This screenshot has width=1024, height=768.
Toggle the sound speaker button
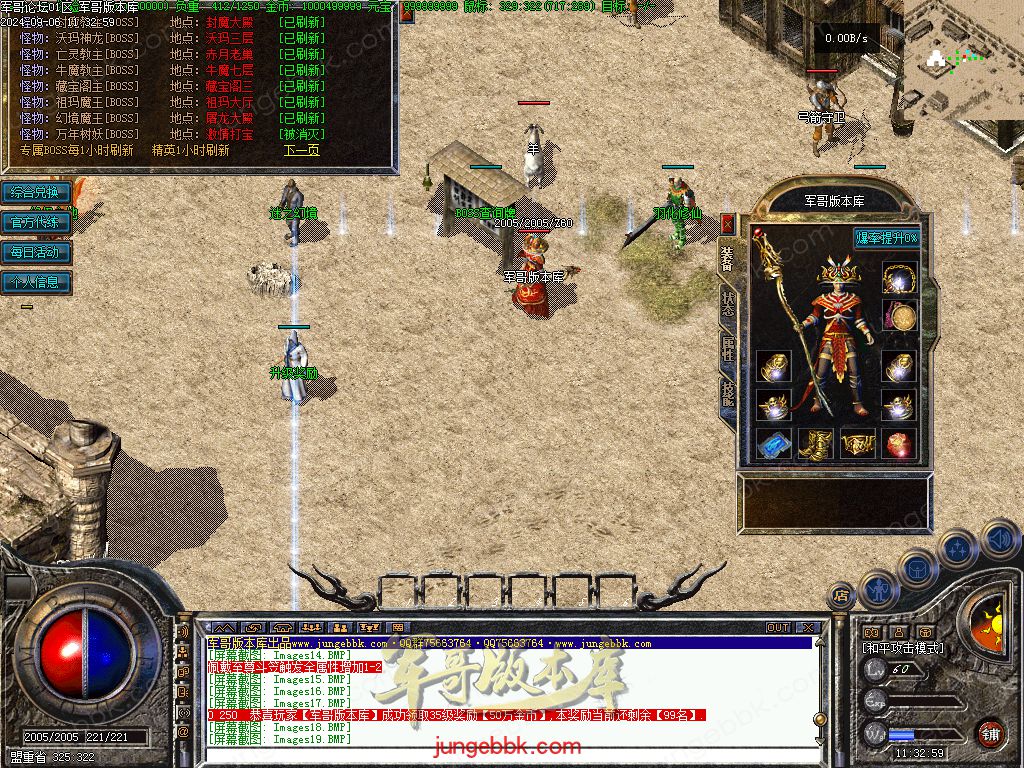point(998,540)
